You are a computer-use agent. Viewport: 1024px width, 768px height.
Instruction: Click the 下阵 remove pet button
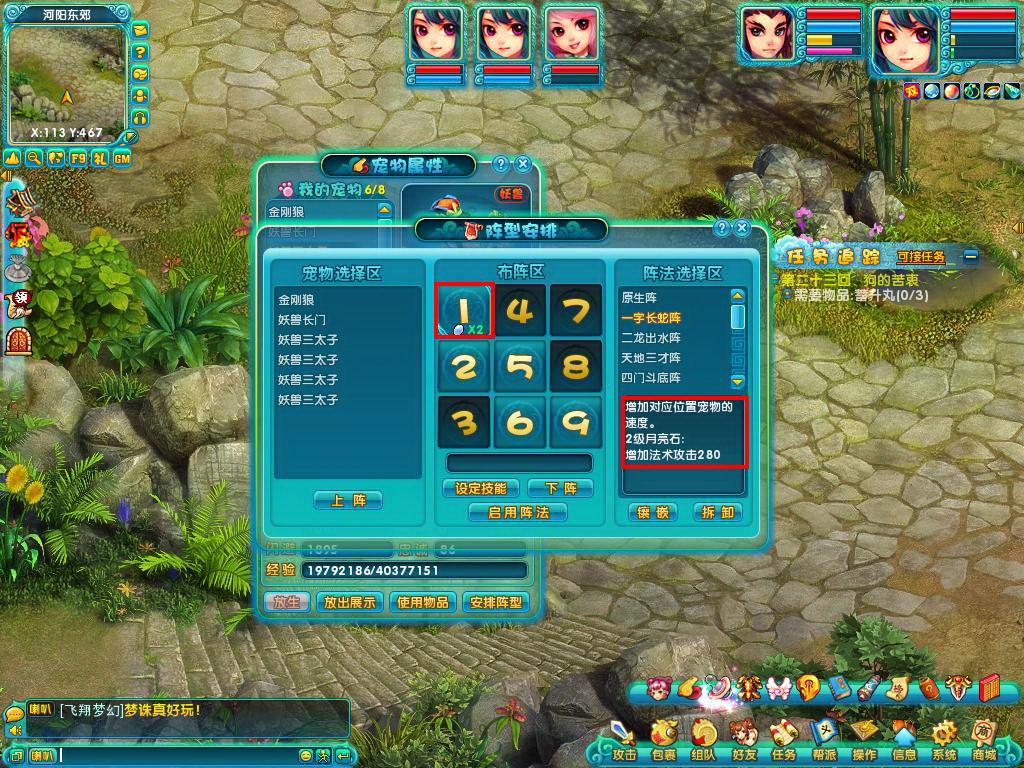tap(560, 488)
